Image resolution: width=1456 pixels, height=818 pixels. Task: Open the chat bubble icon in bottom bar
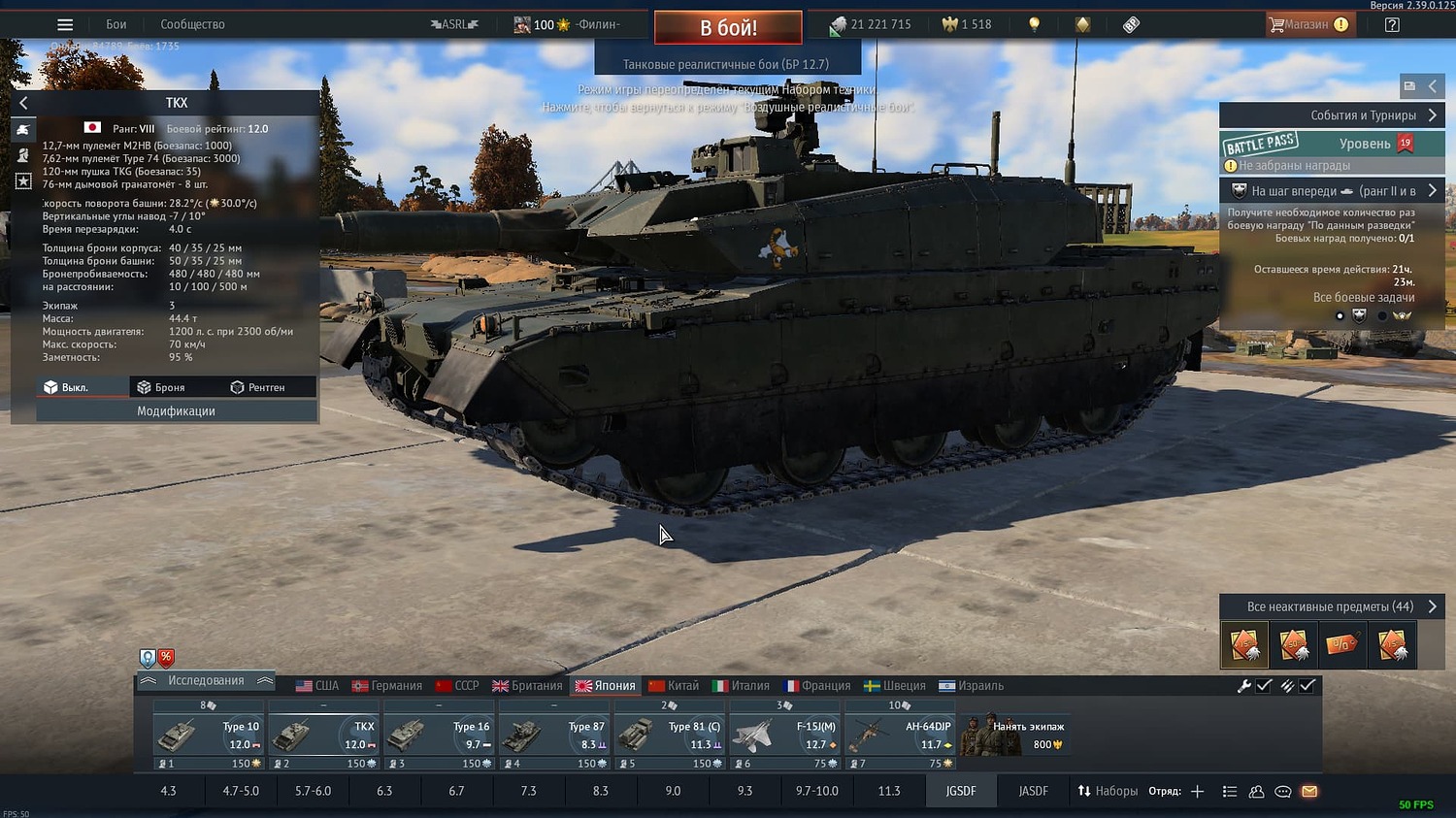(x=1281, y=792)
